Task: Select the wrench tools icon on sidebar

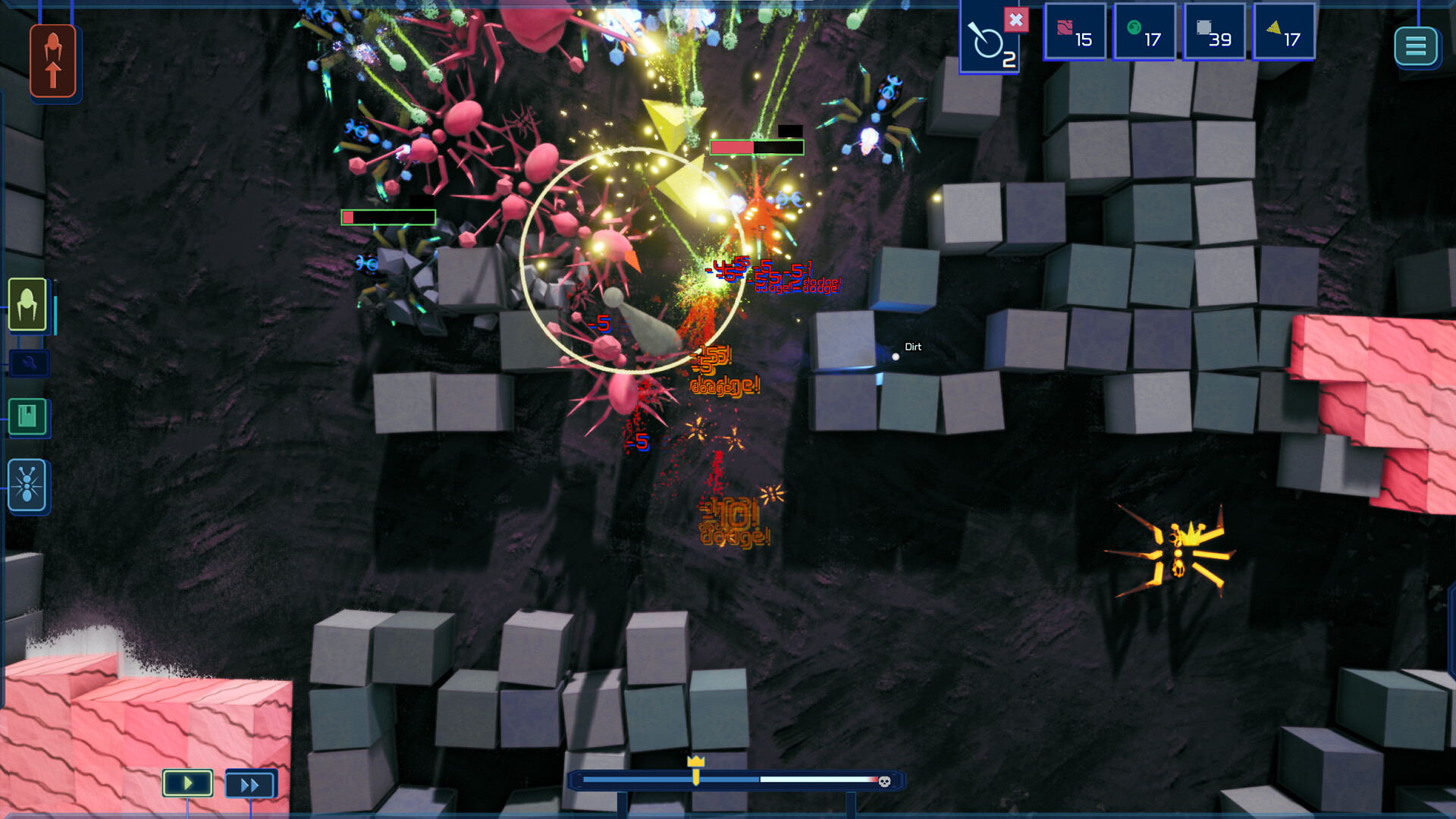Action: pyautogui.click(x=29, y=364)
